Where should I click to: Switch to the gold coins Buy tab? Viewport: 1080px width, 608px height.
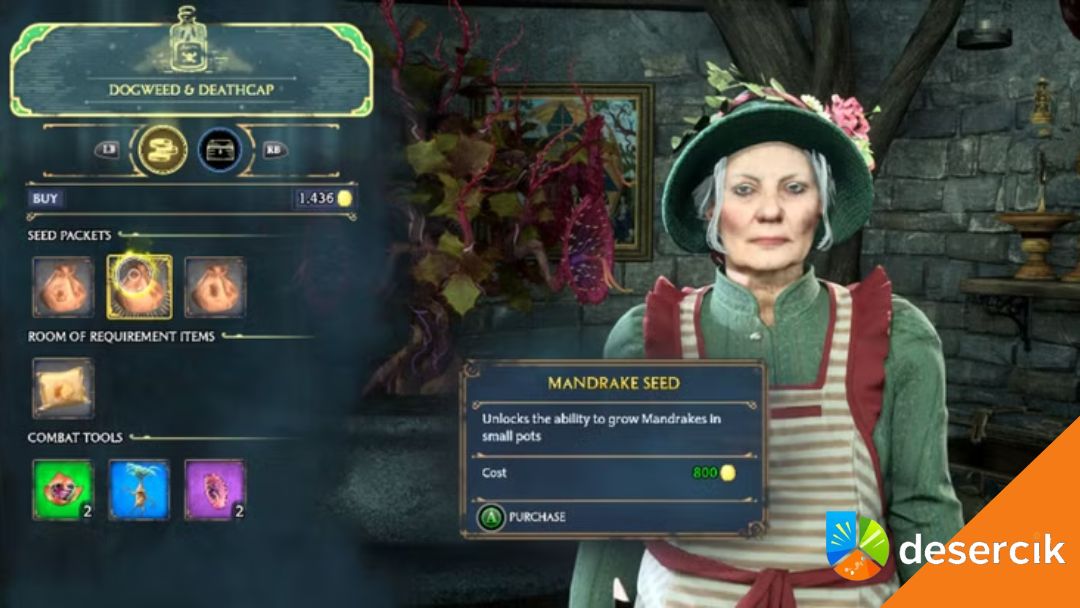click(164, 150)
